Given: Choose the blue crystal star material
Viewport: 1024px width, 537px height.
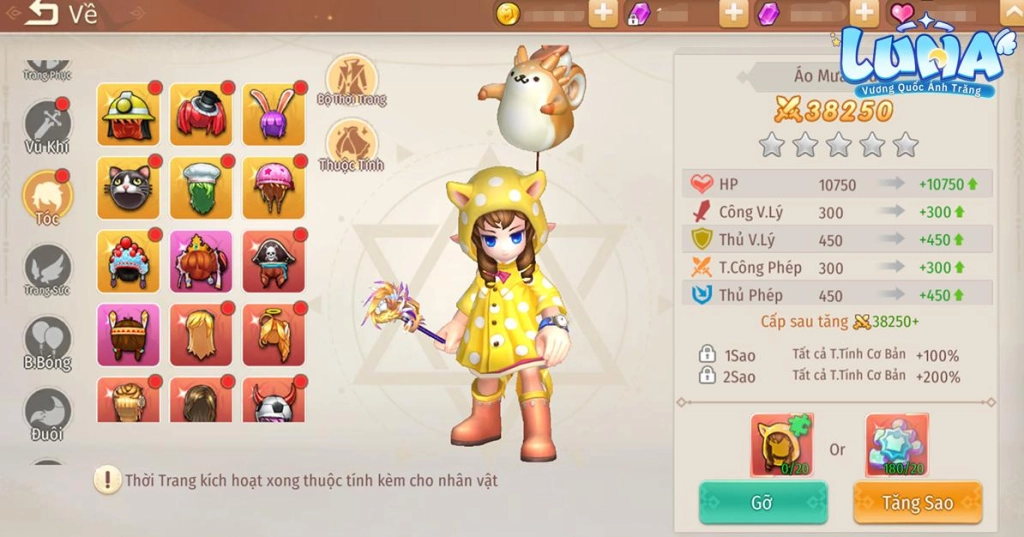Looking at the screenshot, I should [897, 444].
